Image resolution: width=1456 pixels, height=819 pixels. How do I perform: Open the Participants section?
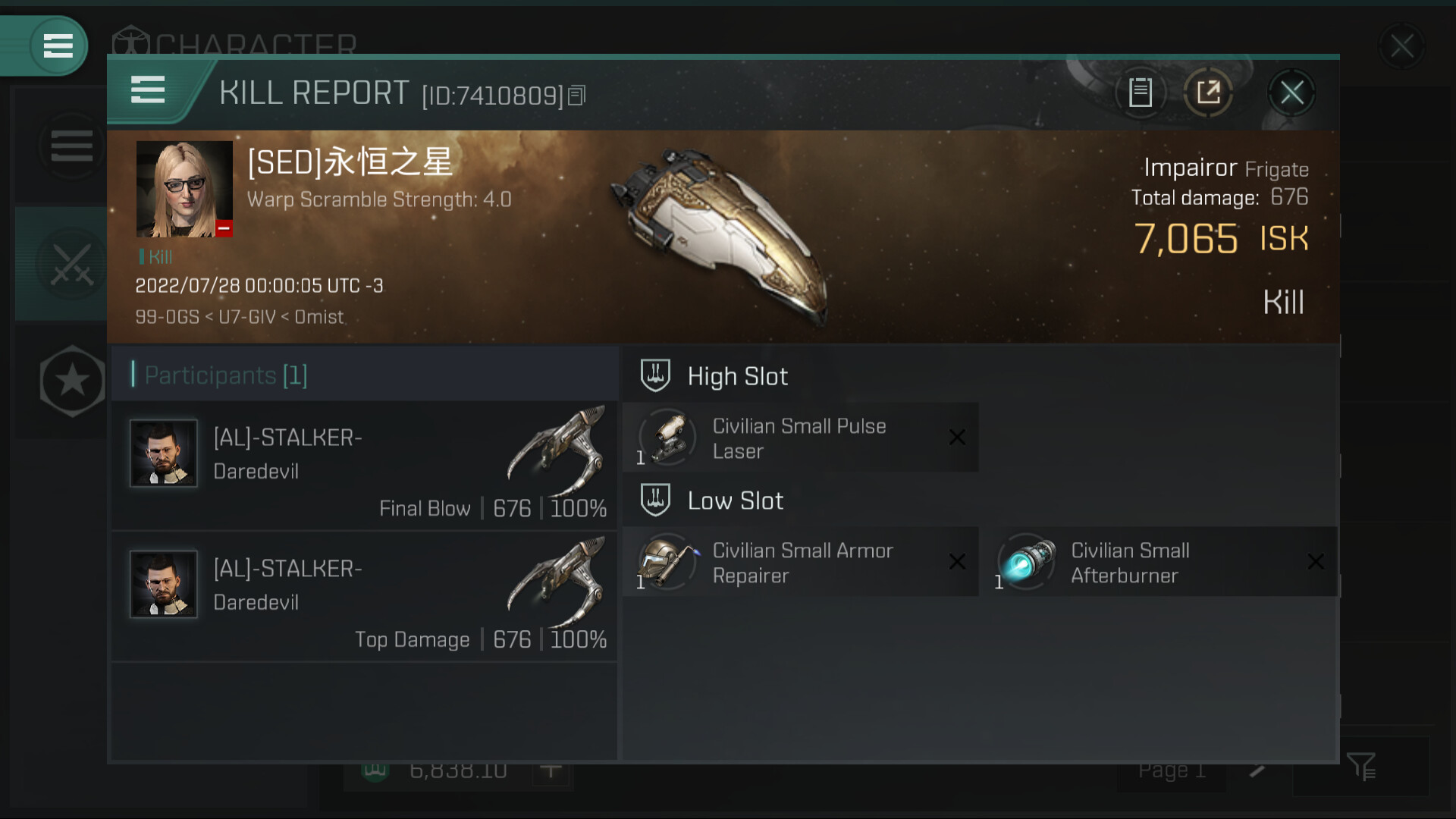(226, 375)
